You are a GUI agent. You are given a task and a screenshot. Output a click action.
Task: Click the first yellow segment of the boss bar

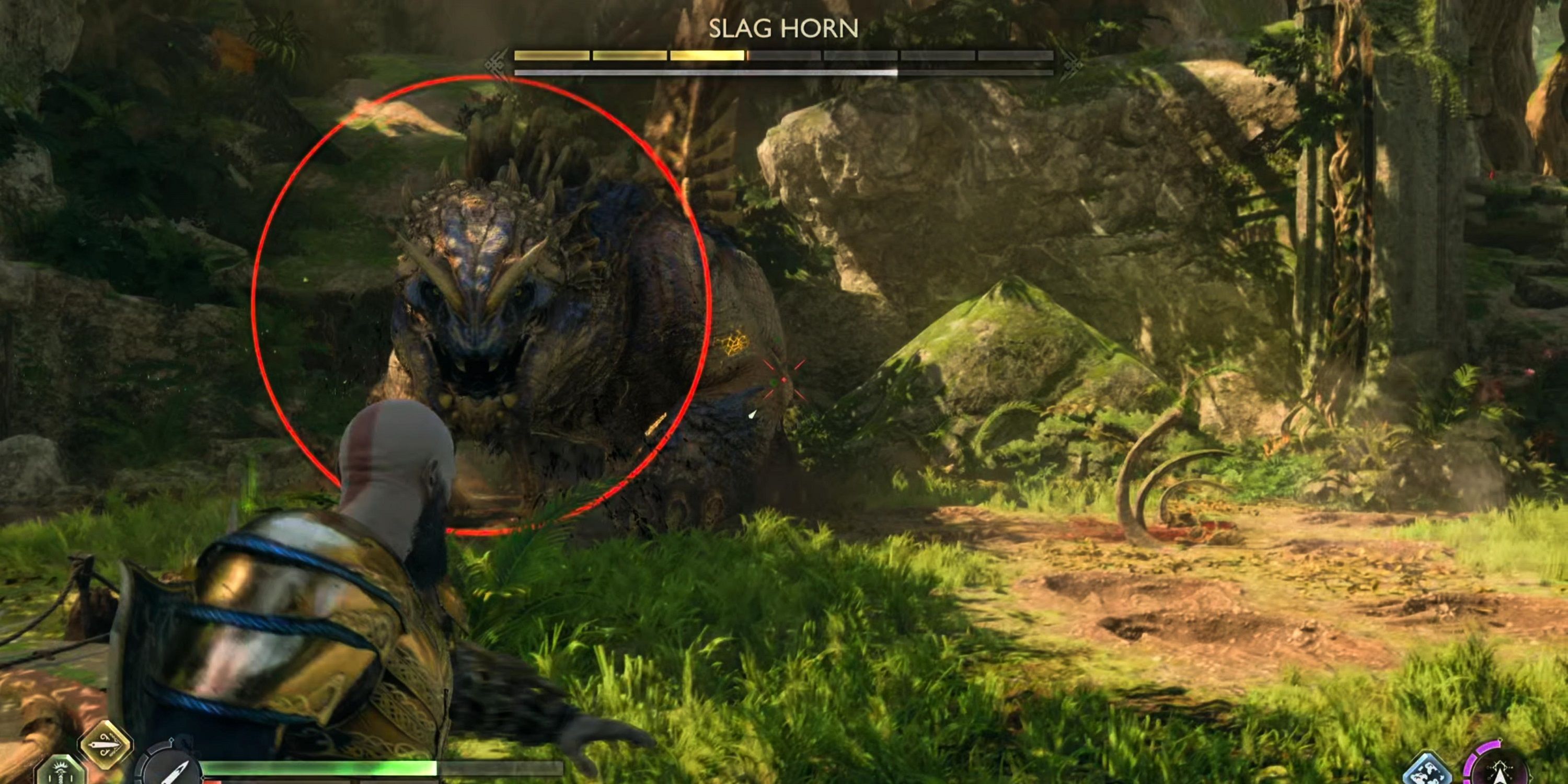[x=551, y=56]
